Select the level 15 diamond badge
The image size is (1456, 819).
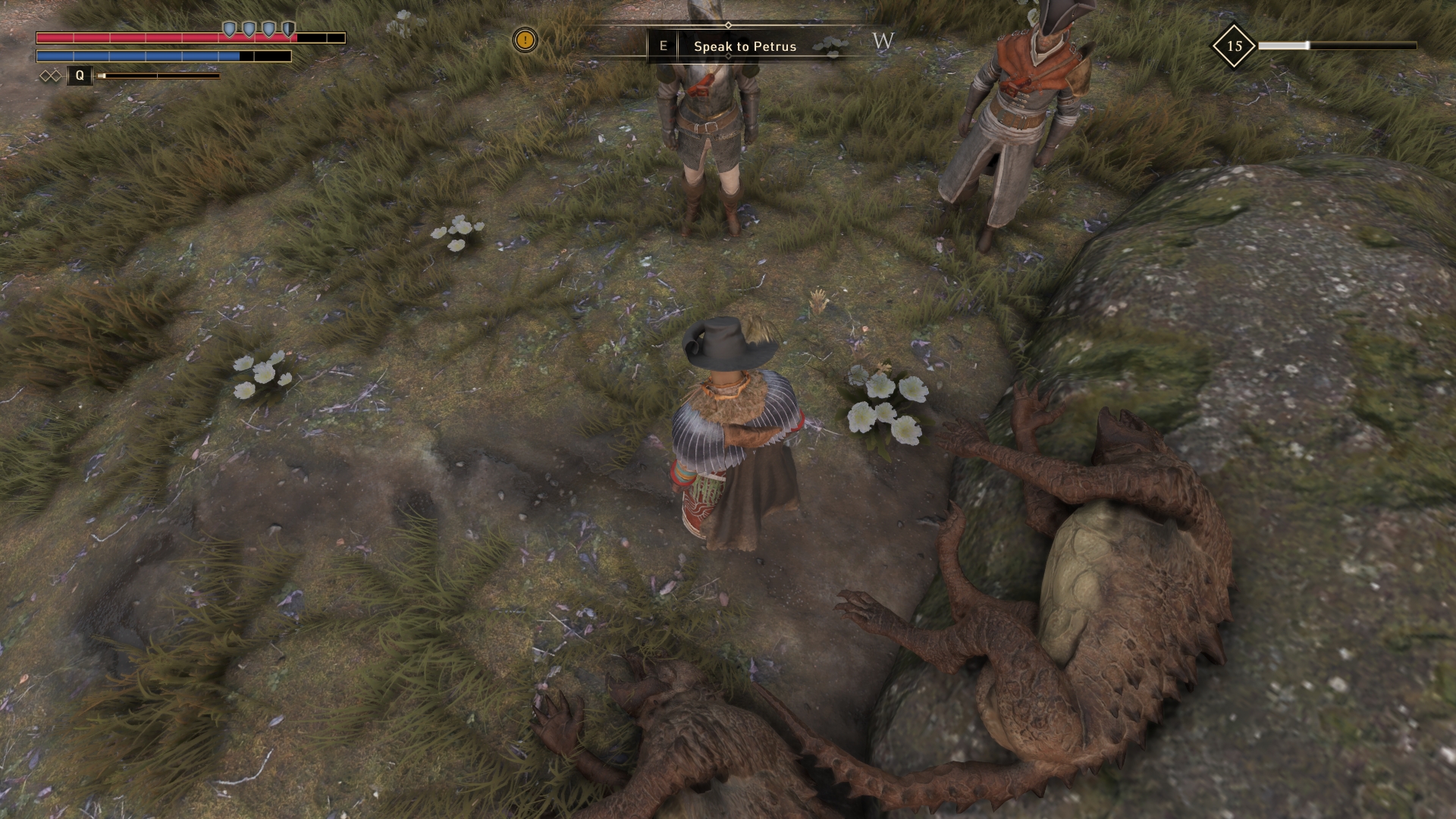coord(1234,46)
